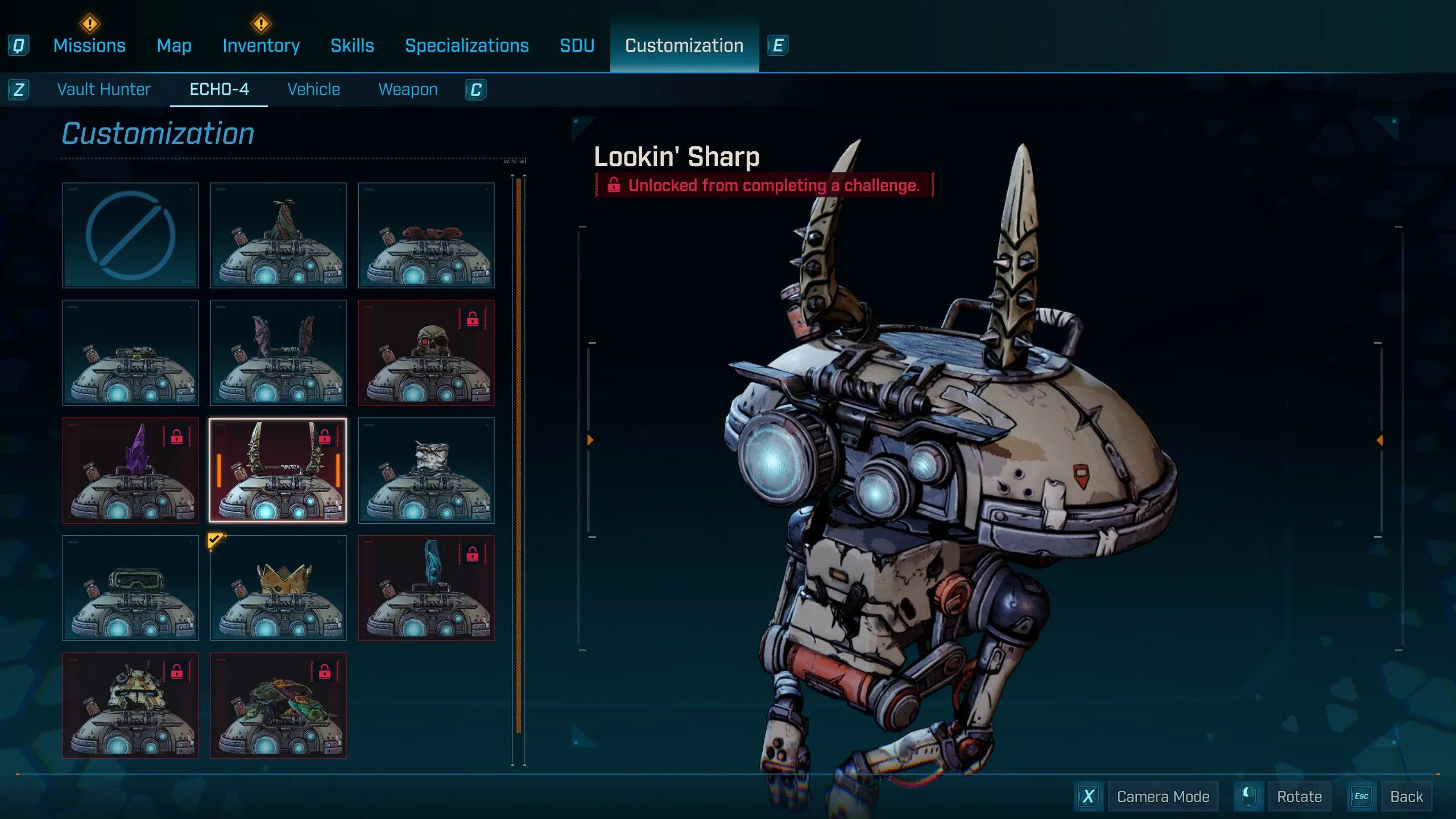The image size is (1456, 819).
Task: Activate Camera Mode
Action: coord(1163,796)
